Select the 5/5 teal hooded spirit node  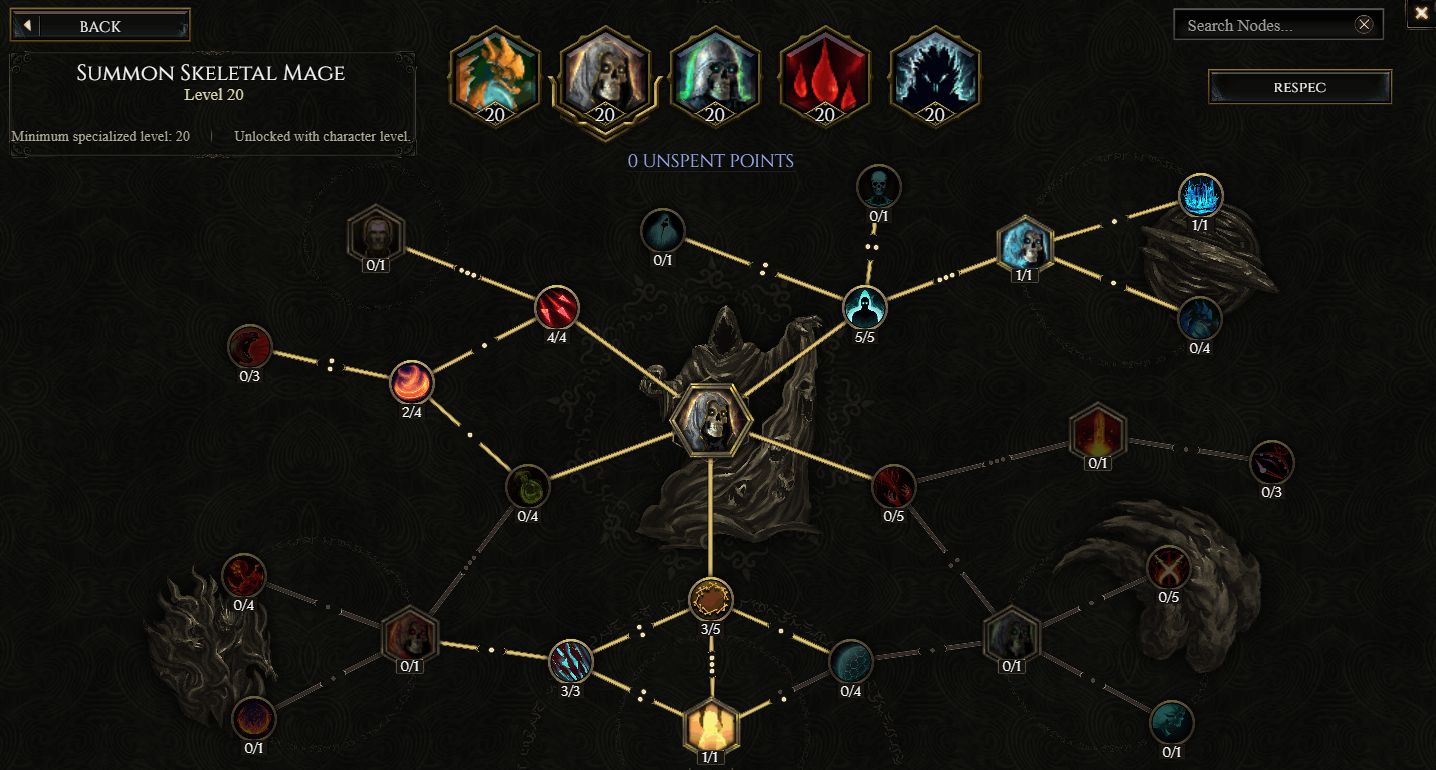click(x=863, y=309)
